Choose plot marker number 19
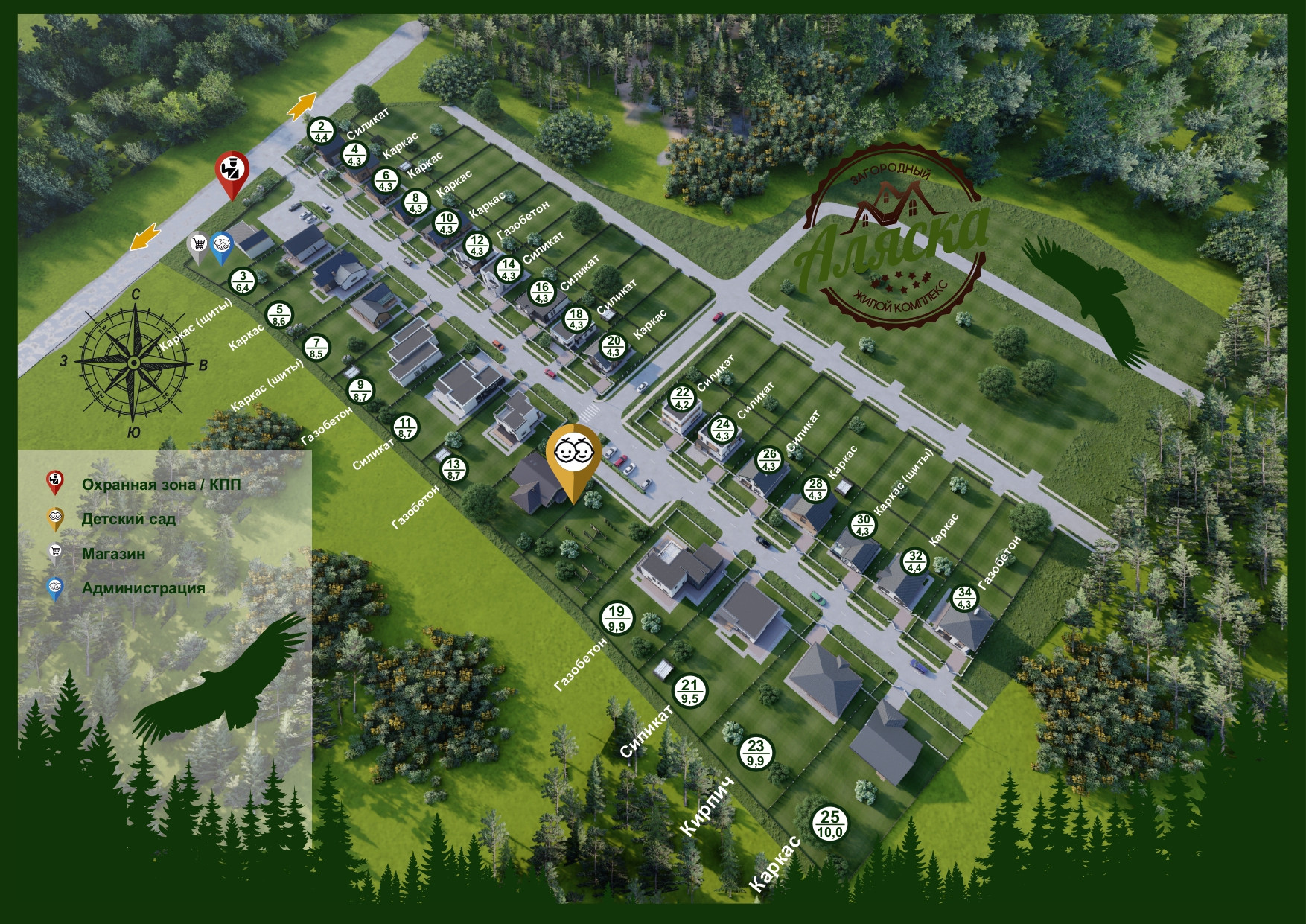 click(617, 618)
